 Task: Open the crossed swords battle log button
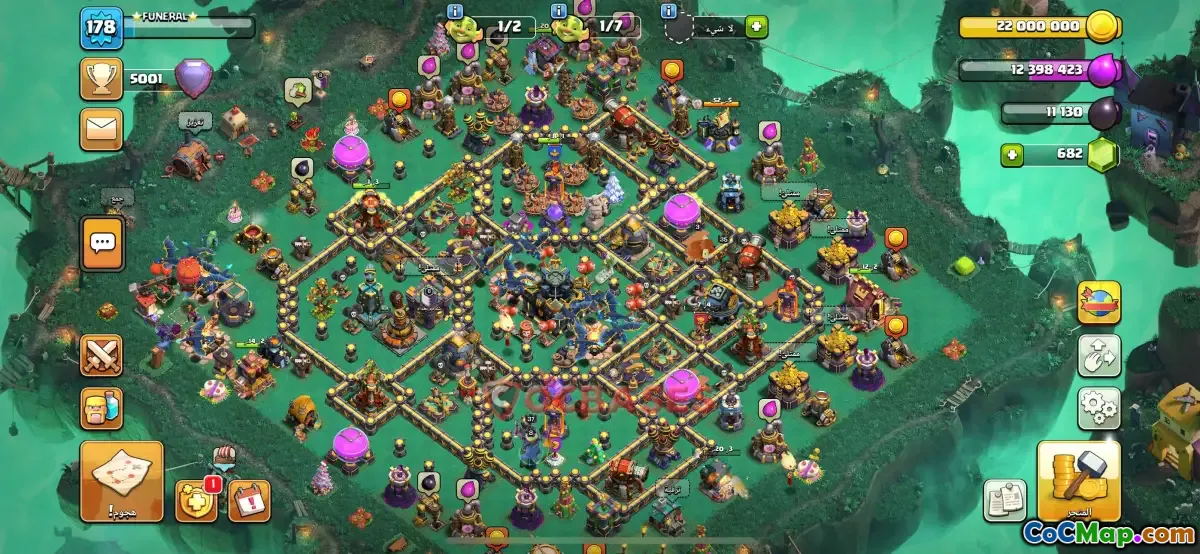click(101, 356)
